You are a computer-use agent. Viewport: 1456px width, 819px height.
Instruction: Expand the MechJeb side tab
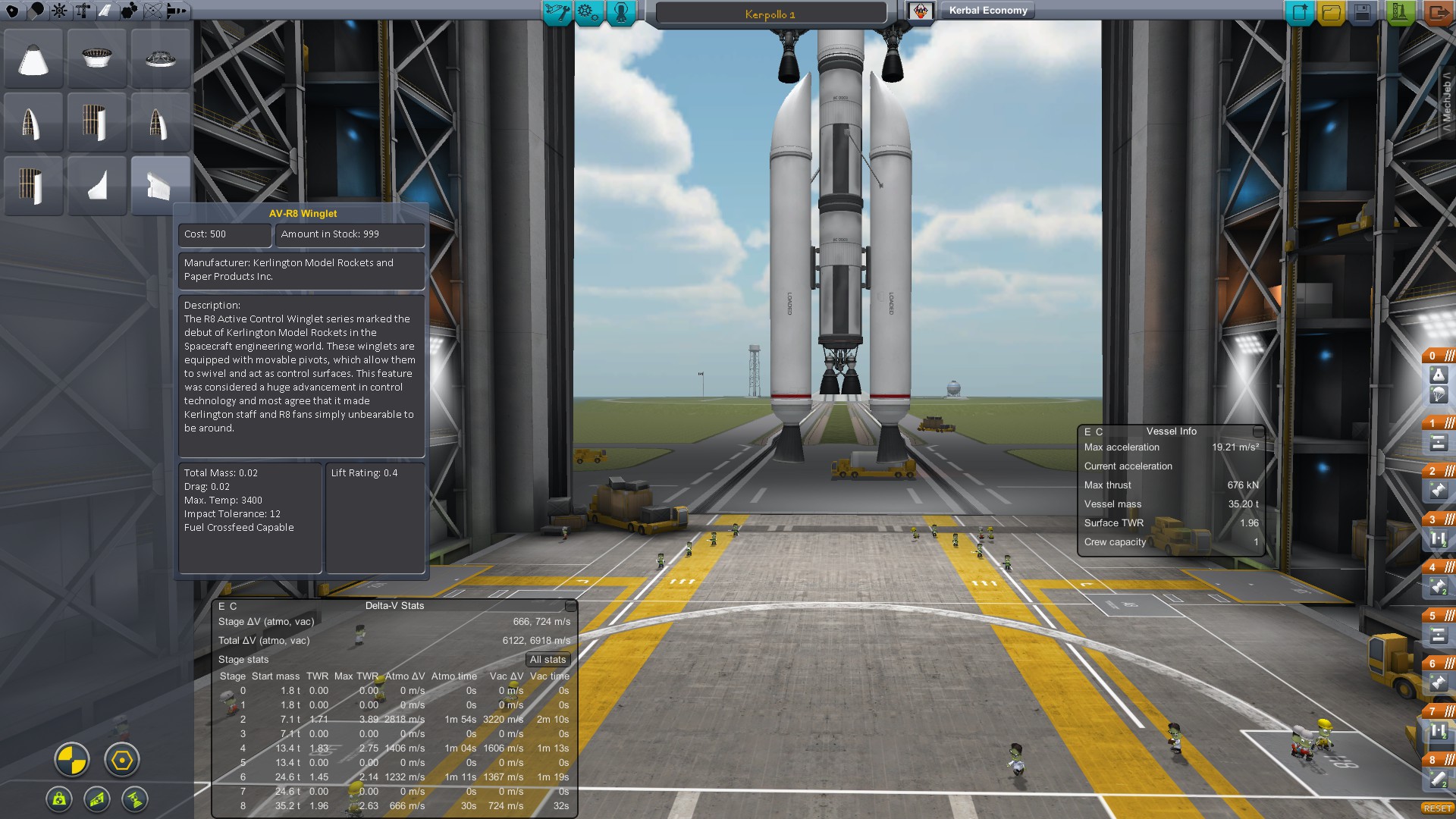(x=1447, y=102)
